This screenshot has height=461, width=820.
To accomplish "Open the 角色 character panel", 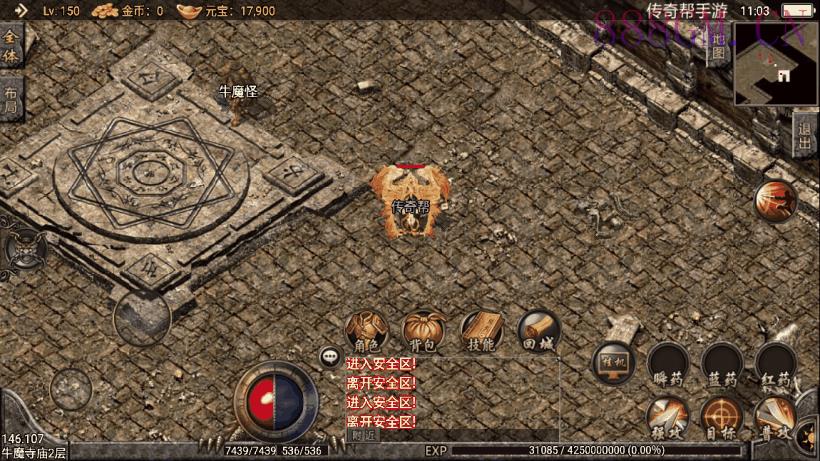I will [x=366, y=331].
